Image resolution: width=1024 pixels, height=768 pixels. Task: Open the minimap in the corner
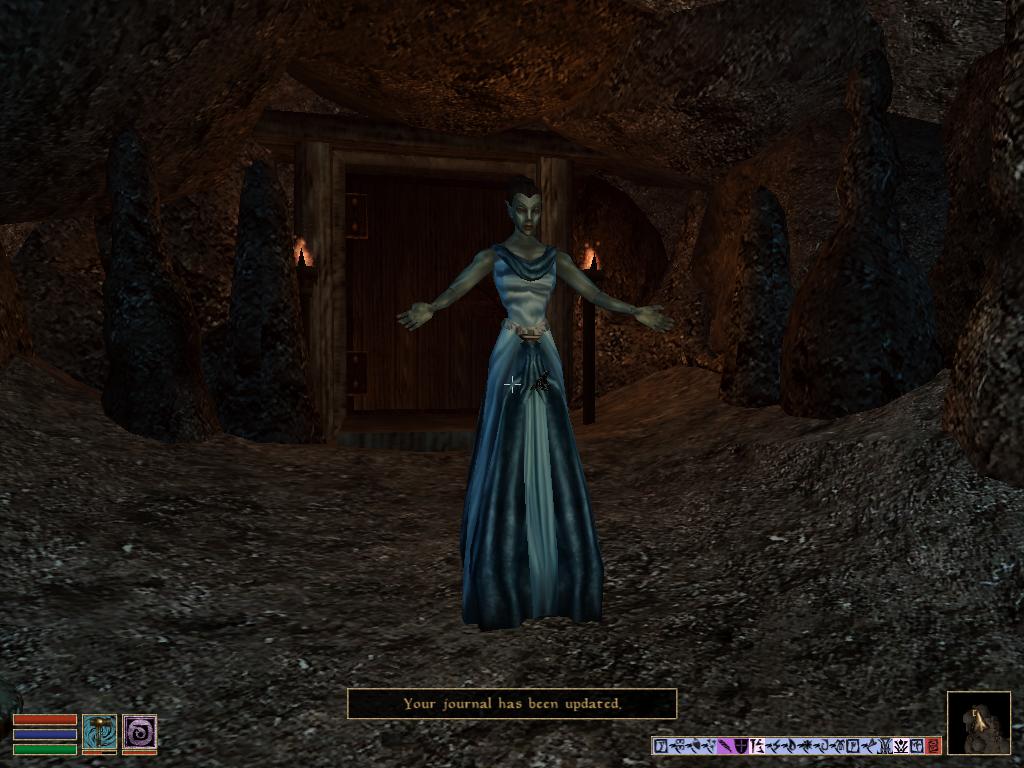click(x=978, y=722)
